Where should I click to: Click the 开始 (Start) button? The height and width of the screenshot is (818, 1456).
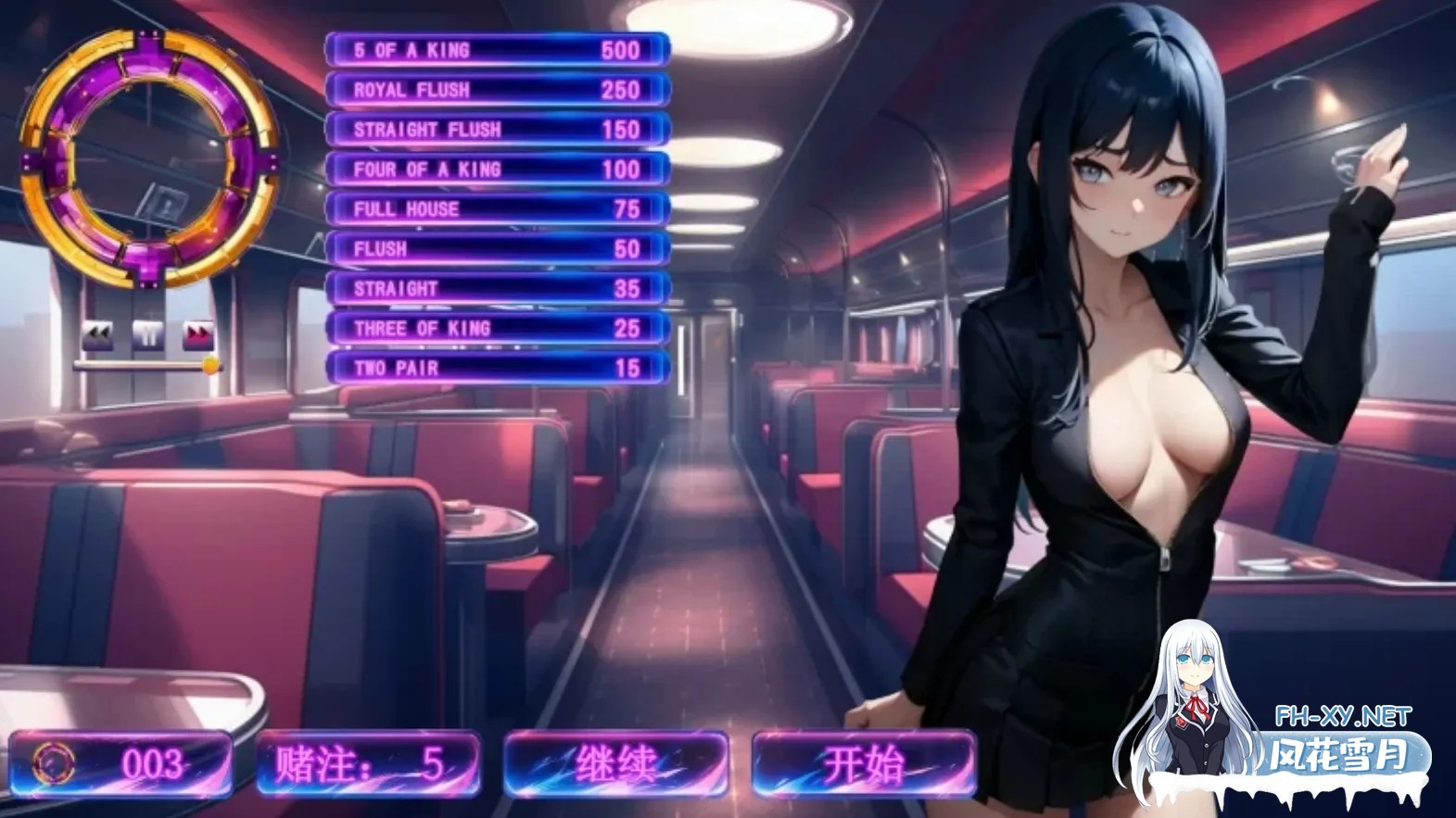click(864, 764)
